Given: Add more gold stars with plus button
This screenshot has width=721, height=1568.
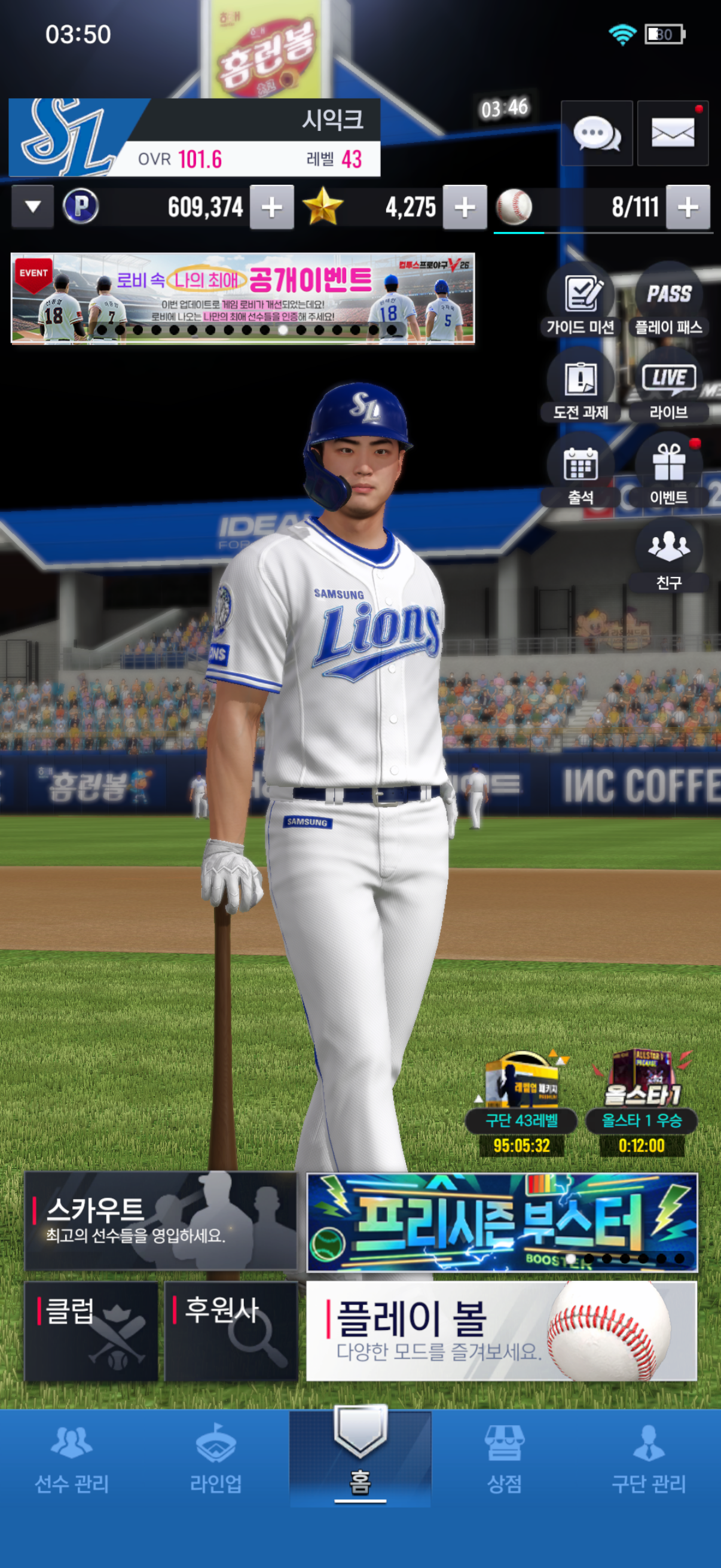Looking at the screenshot, I should click(x=465, y=208).
